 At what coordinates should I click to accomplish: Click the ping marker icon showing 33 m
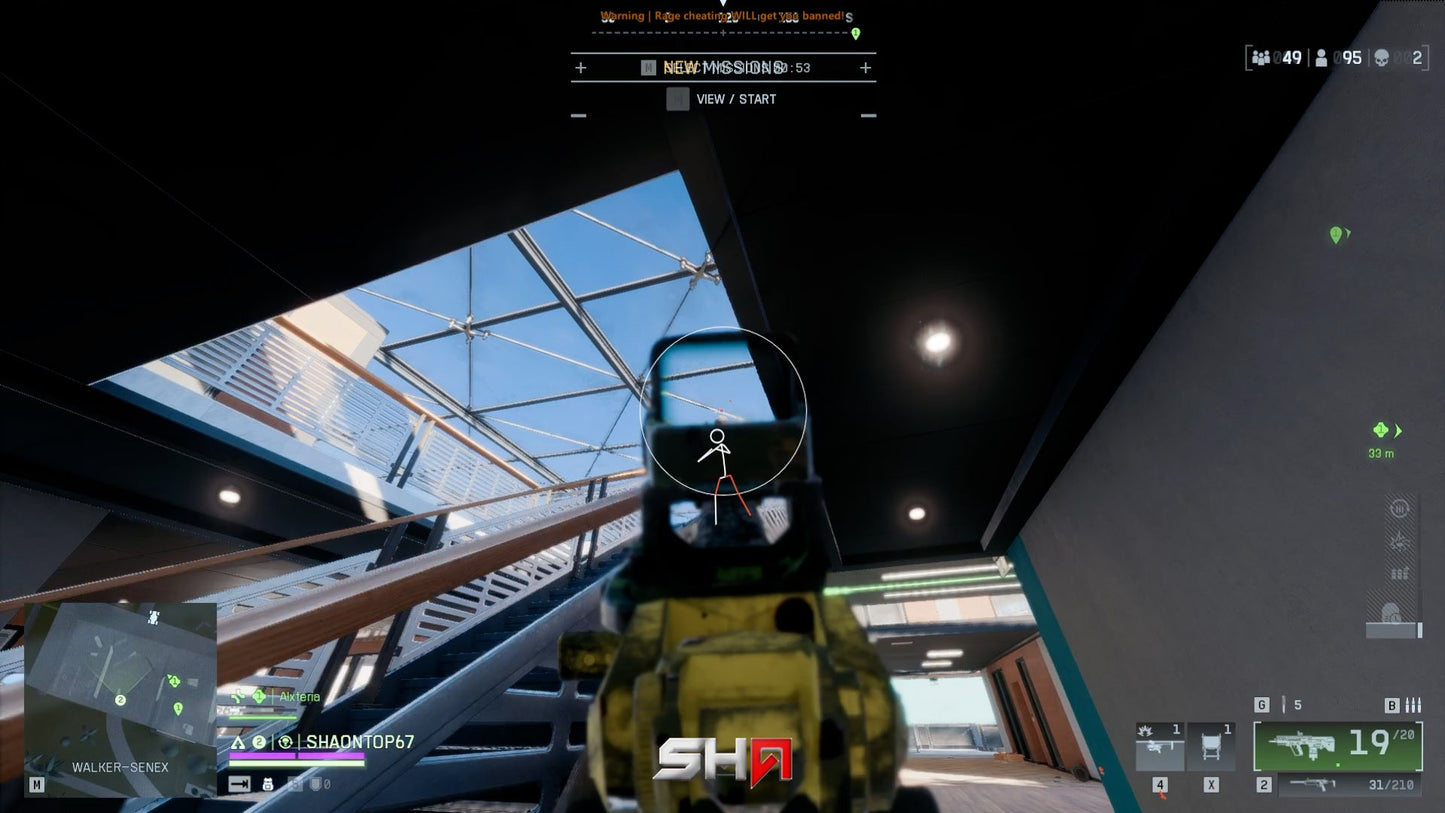(1381, 430)
